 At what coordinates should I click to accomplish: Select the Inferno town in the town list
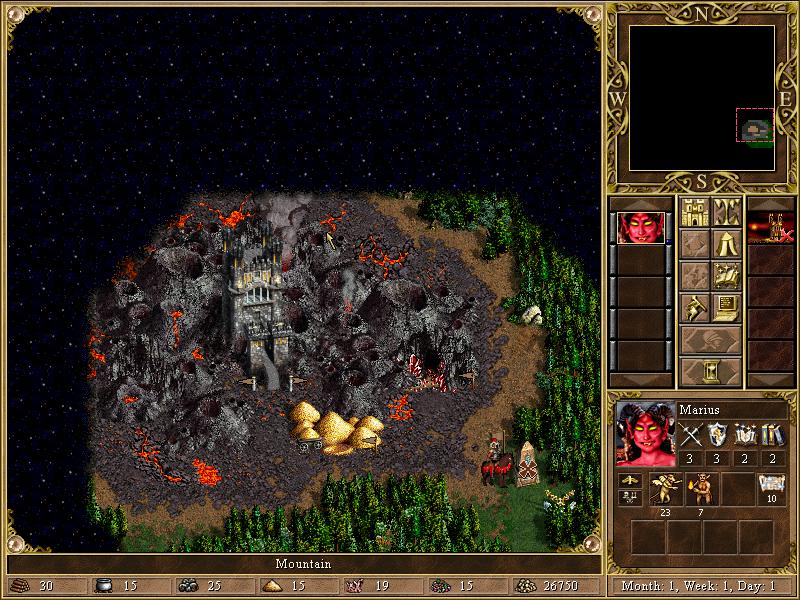pos(772,228)
